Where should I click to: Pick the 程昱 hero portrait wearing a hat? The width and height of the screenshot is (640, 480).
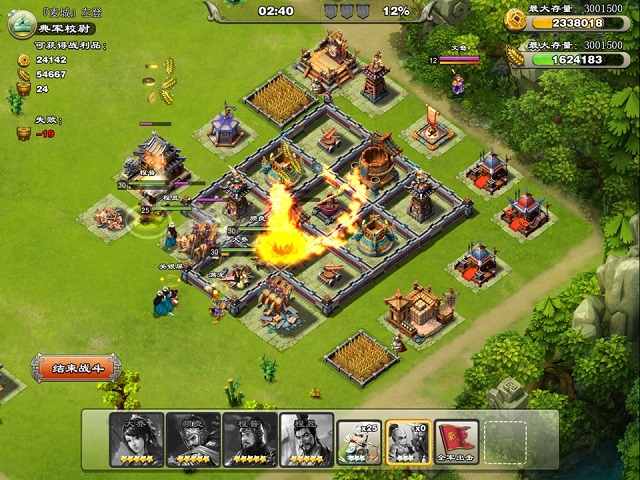(x=306, y=439)
